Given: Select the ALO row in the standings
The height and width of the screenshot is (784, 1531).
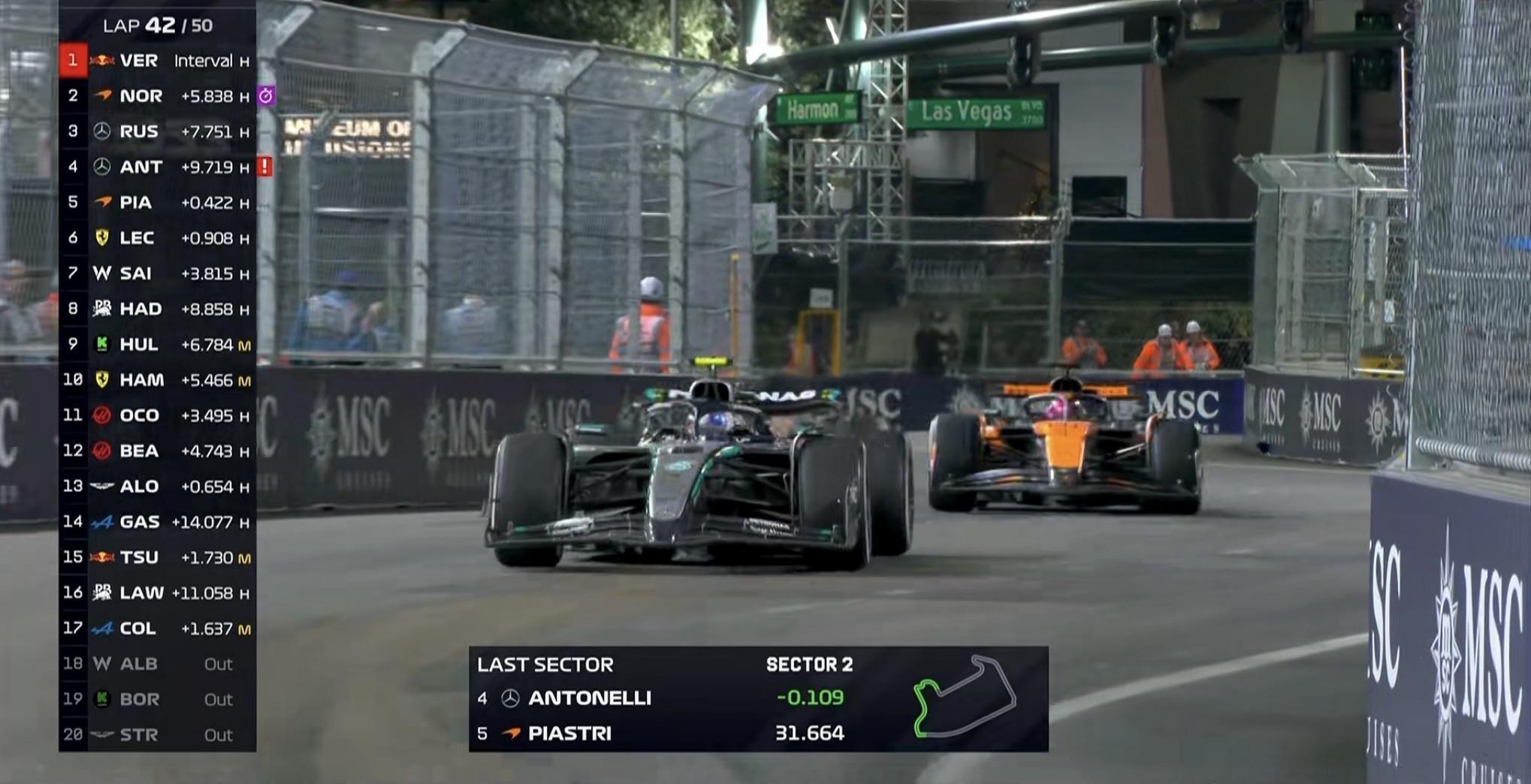Looking at the screenshot, I should [x=157, y=487].
